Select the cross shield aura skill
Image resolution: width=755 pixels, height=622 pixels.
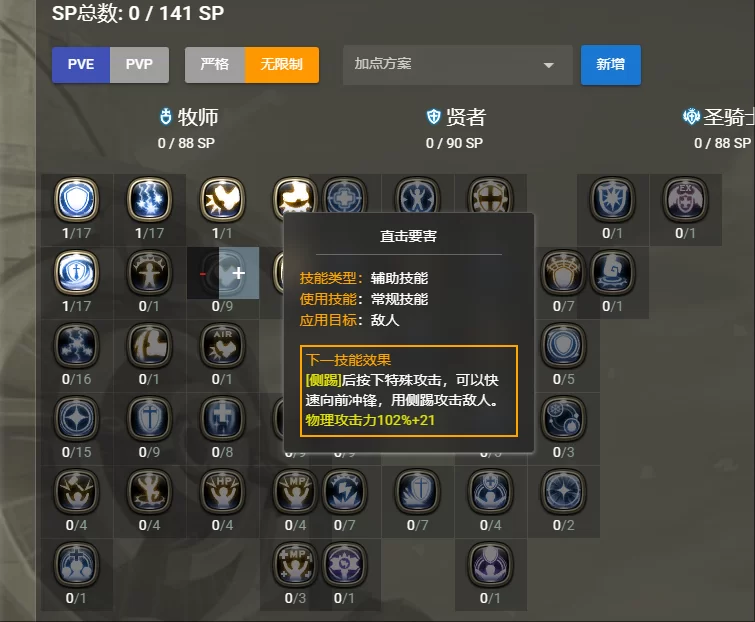tap(76, 272)
